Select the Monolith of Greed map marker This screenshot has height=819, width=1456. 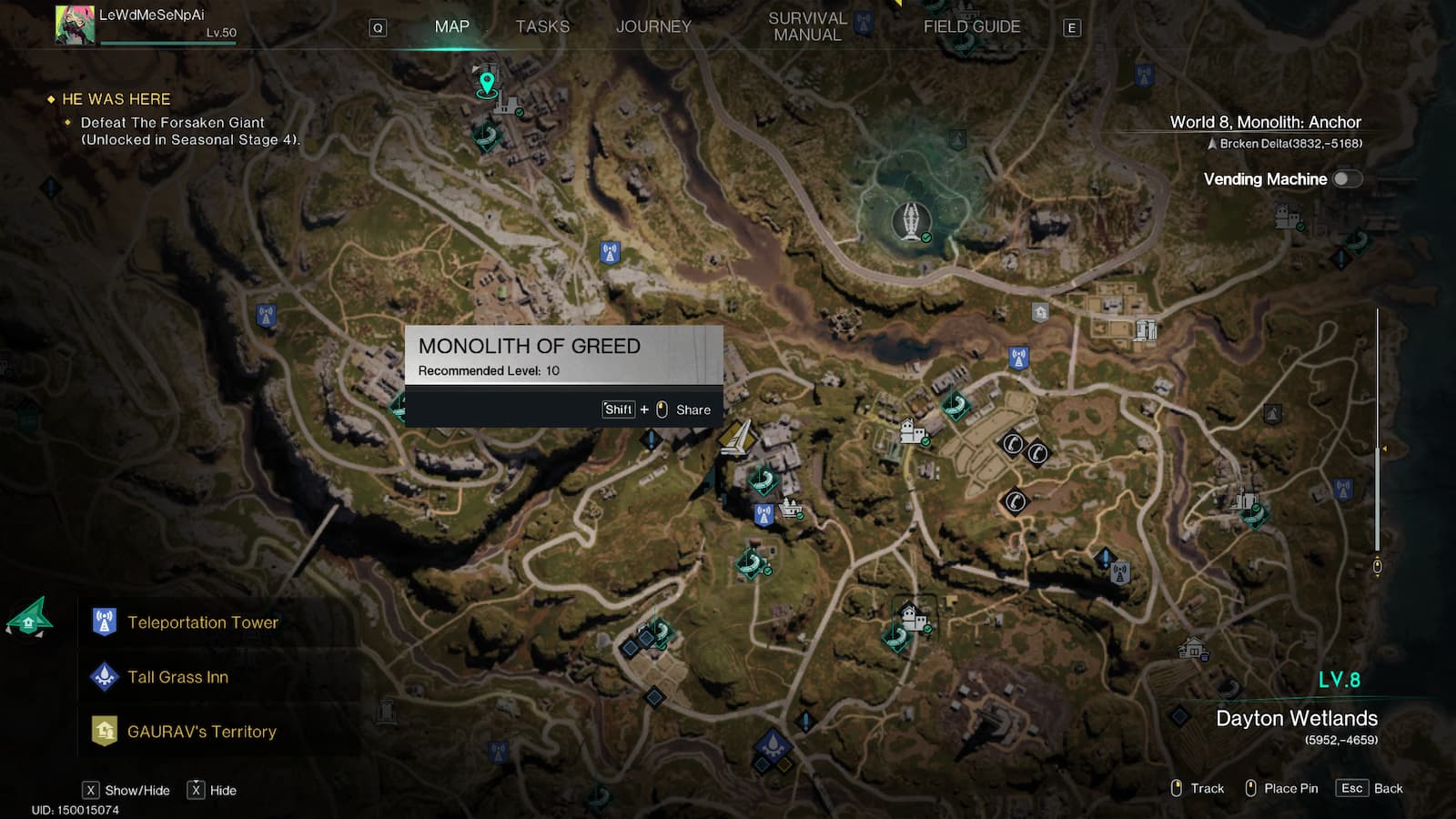pyautogui.click(x=735, y=438)
